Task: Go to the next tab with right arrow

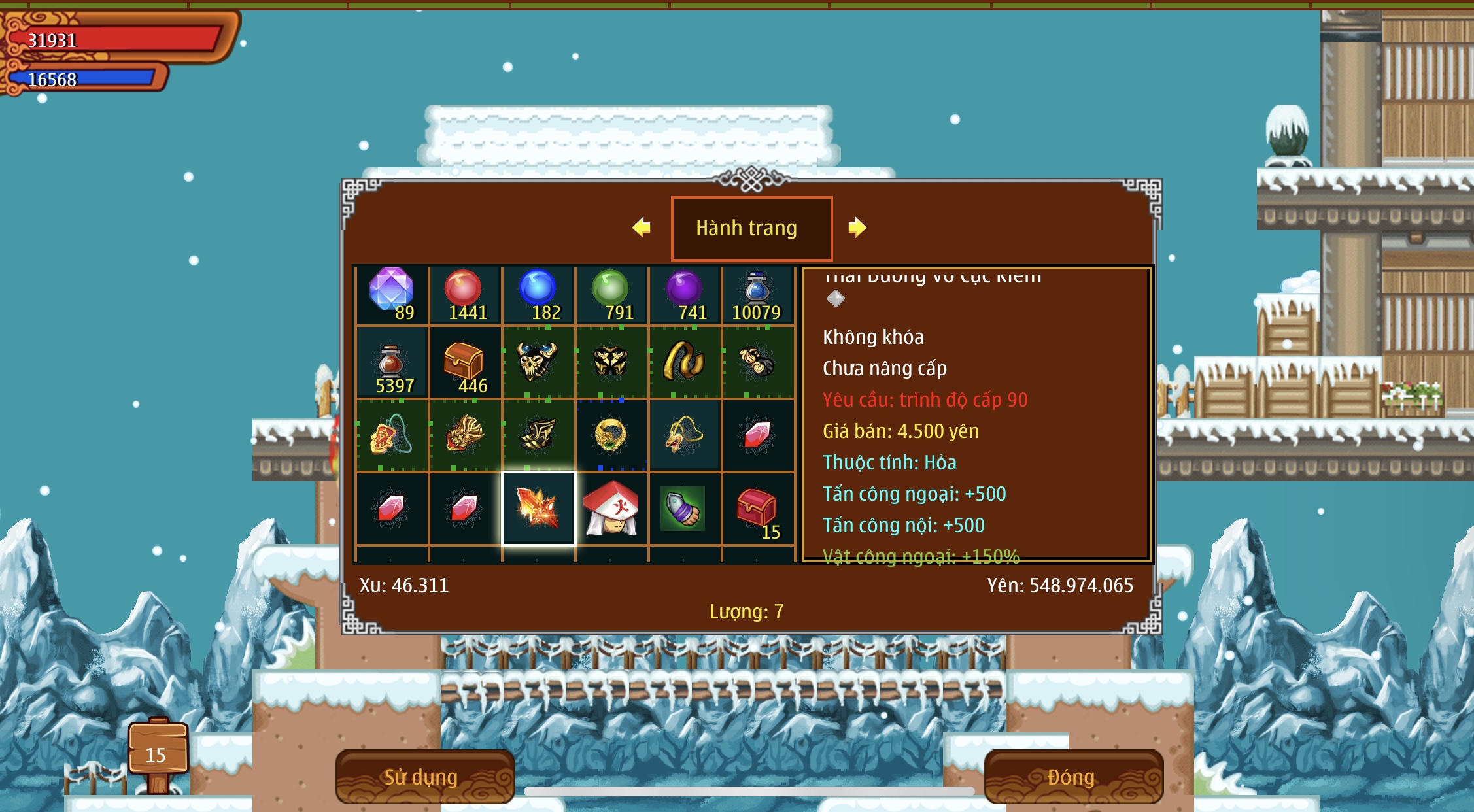Action: coord(857,228)
